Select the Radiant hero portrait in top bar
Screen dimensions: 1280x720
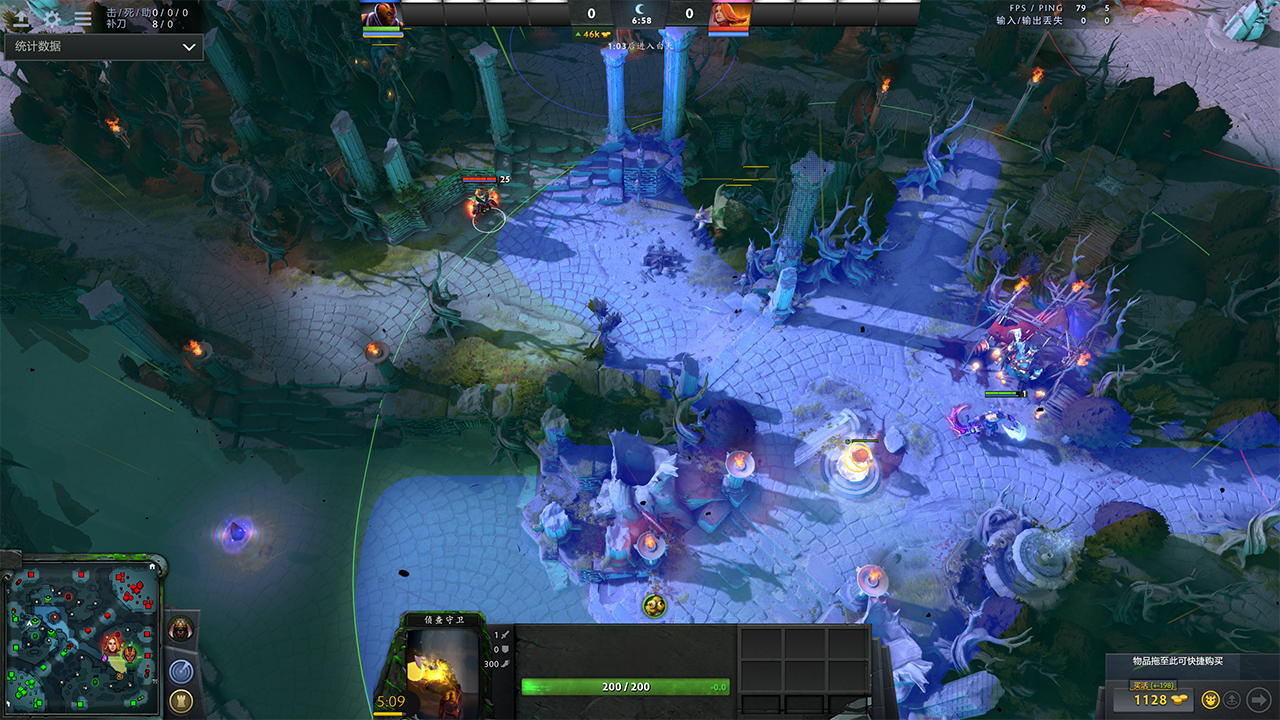[380, 14]
